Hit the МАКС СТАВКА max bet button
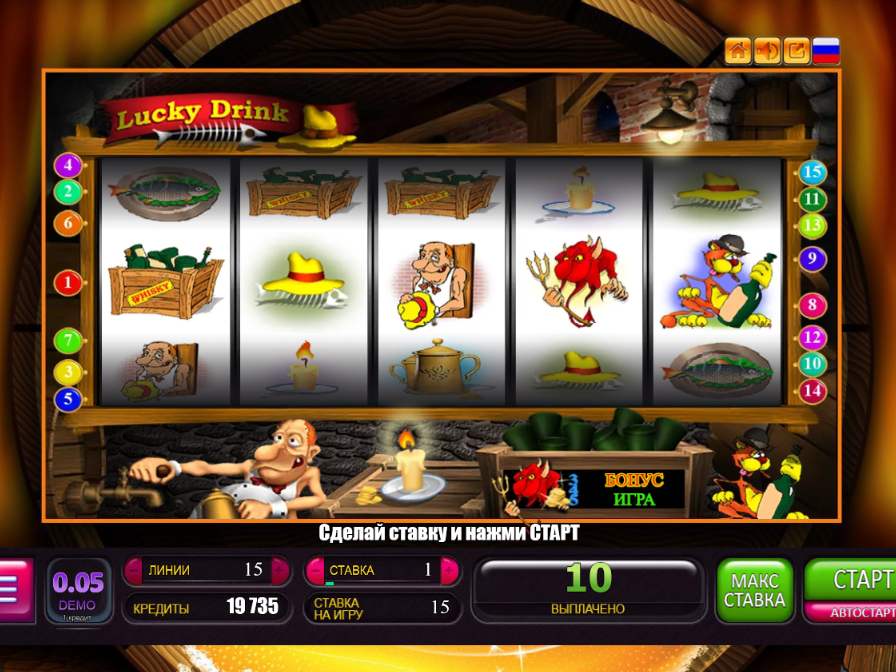Screen dimensions: 896x672 pyautogui.click(x=754, y=591)
